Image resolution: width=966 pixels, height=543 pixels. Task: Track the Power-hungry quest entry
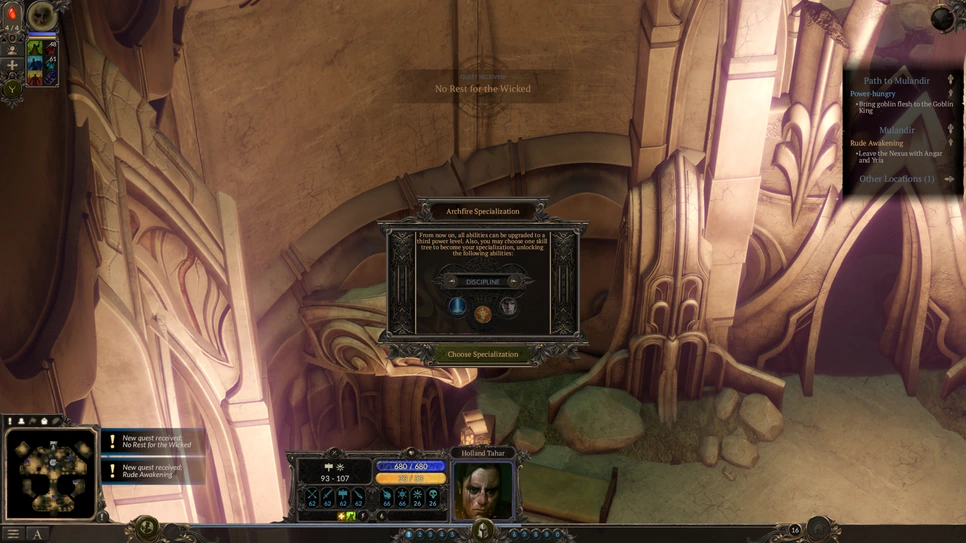pos(873,94)
